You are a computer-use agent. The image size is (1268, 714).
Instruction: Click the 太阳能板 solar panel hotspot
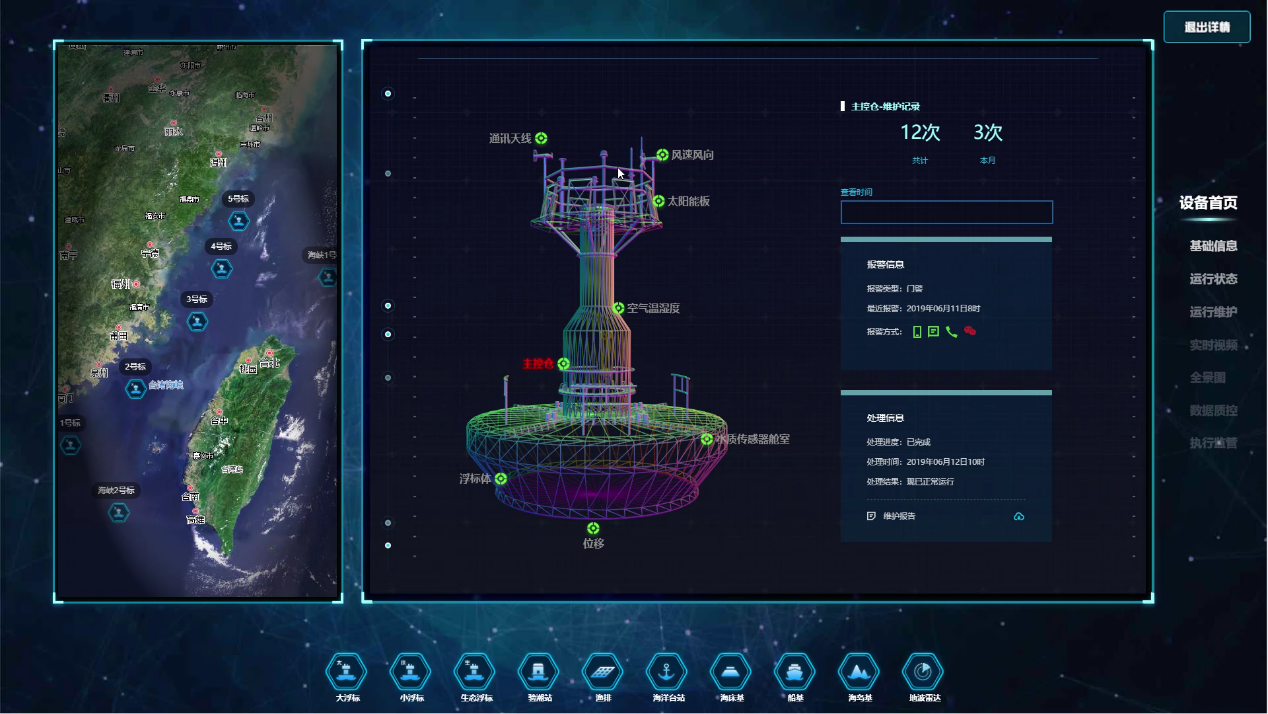(x=659, y=201)
